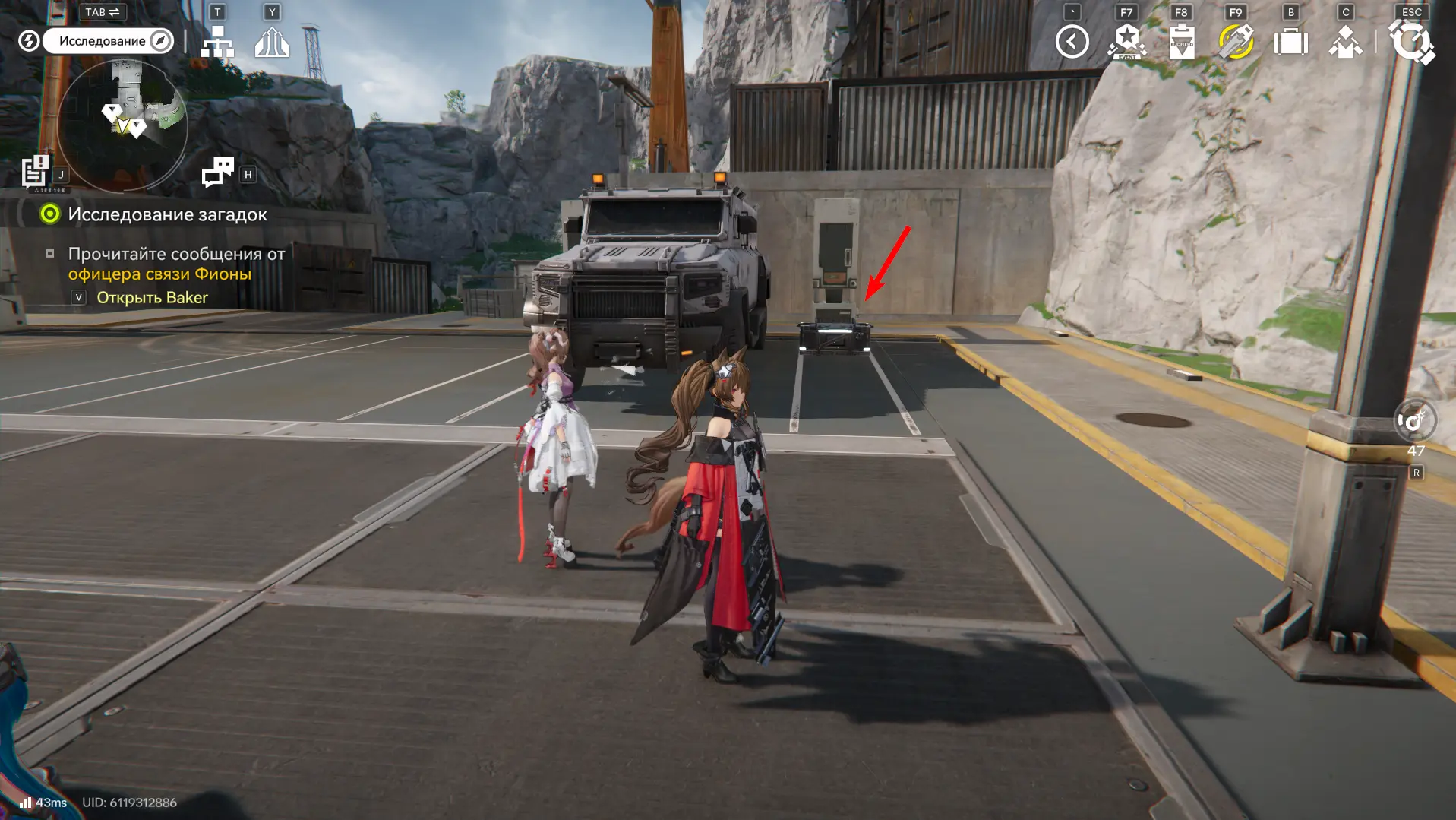Select the Исследование загадок quest tracker
Viewport: 1456px width, 820px height.
click(x=167, y=214)
